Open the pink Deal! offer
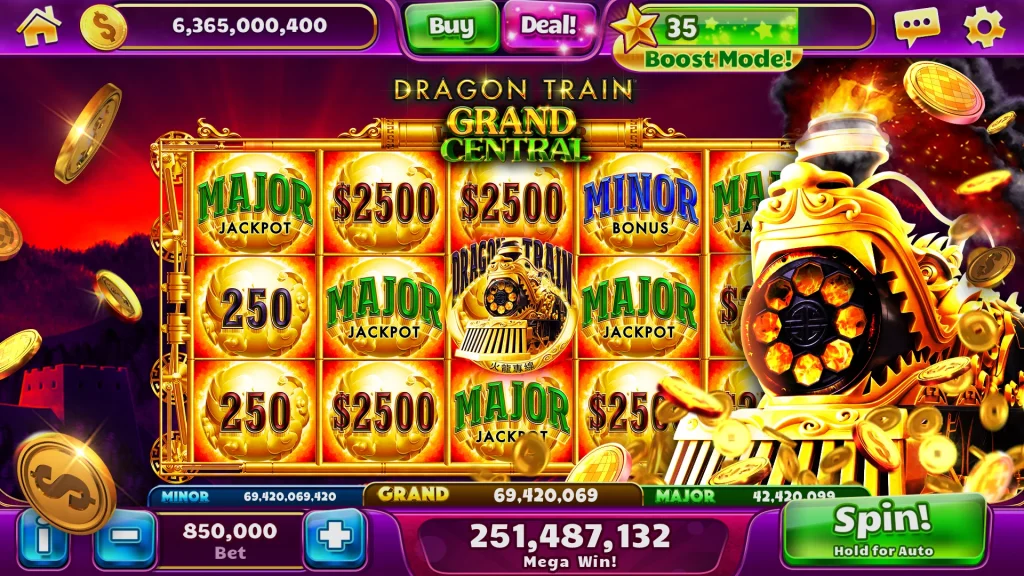Image resolution: width=1024 pixels, height=576 pixels. click(x=549, y=26)
